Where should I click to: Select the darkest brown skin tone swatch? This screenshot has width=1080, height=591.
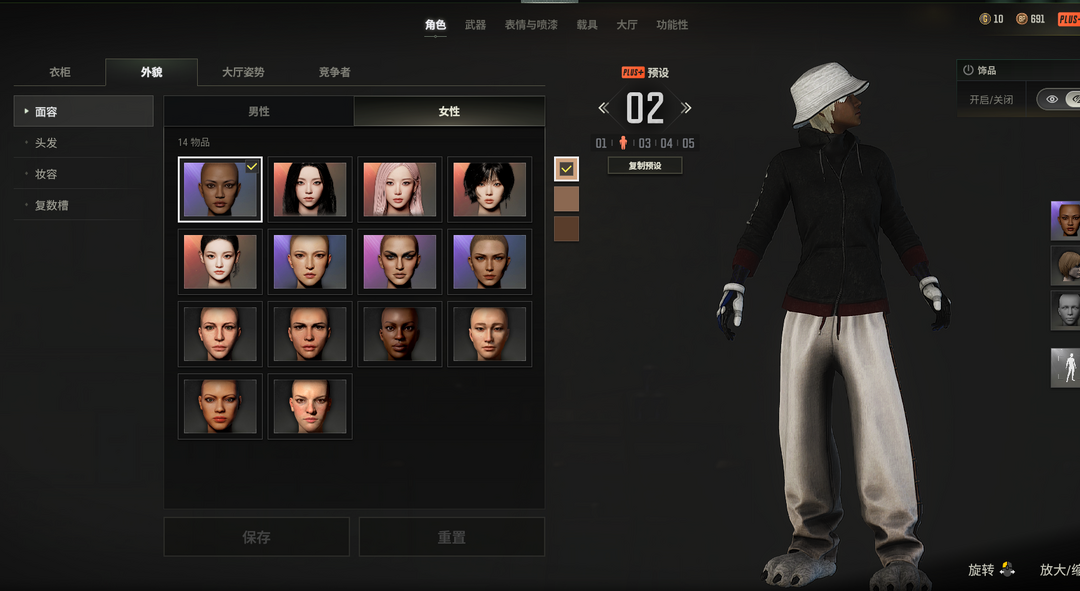coord(566,229)
